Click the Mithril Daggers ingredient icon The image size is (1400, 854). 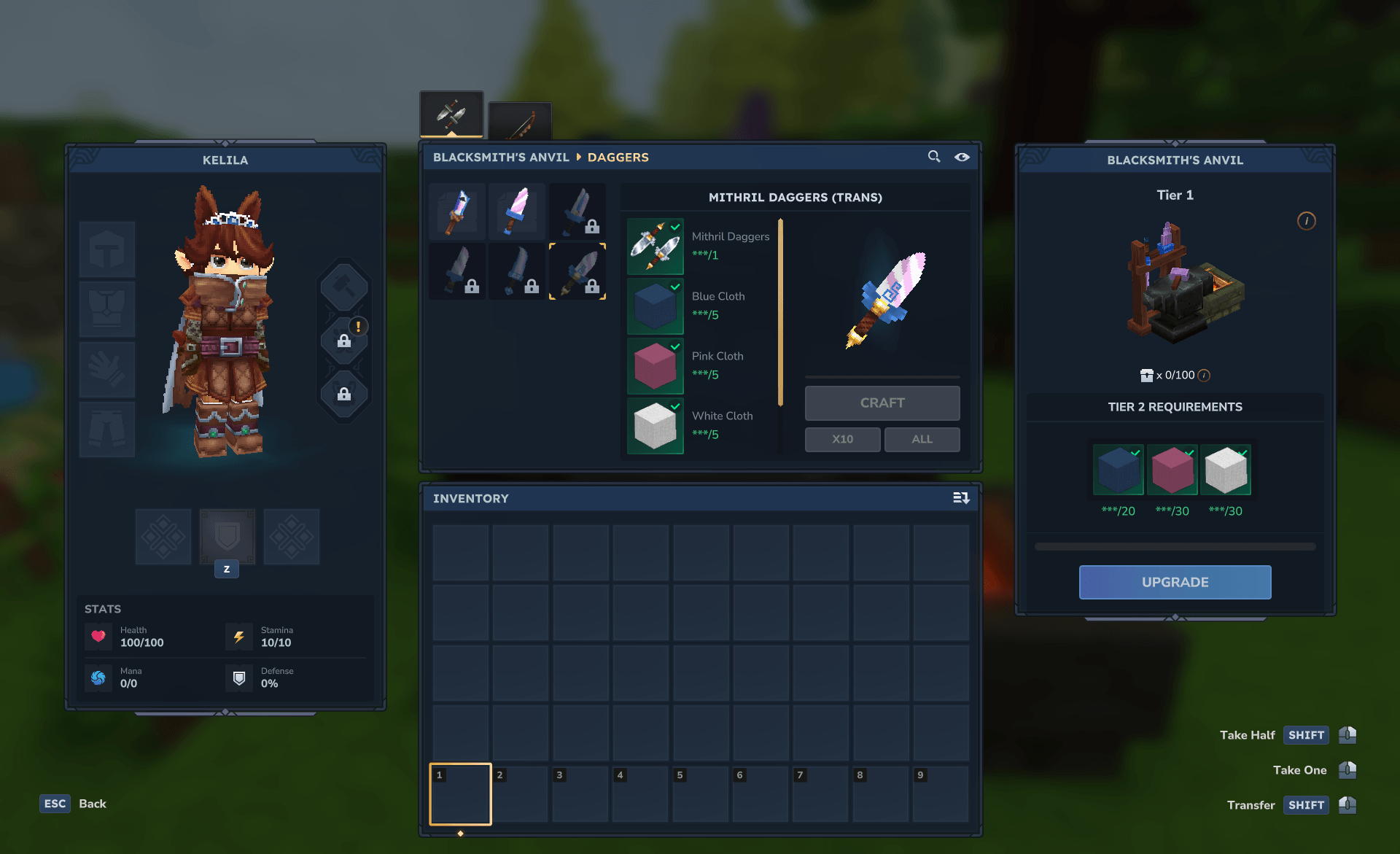[655, 247]
